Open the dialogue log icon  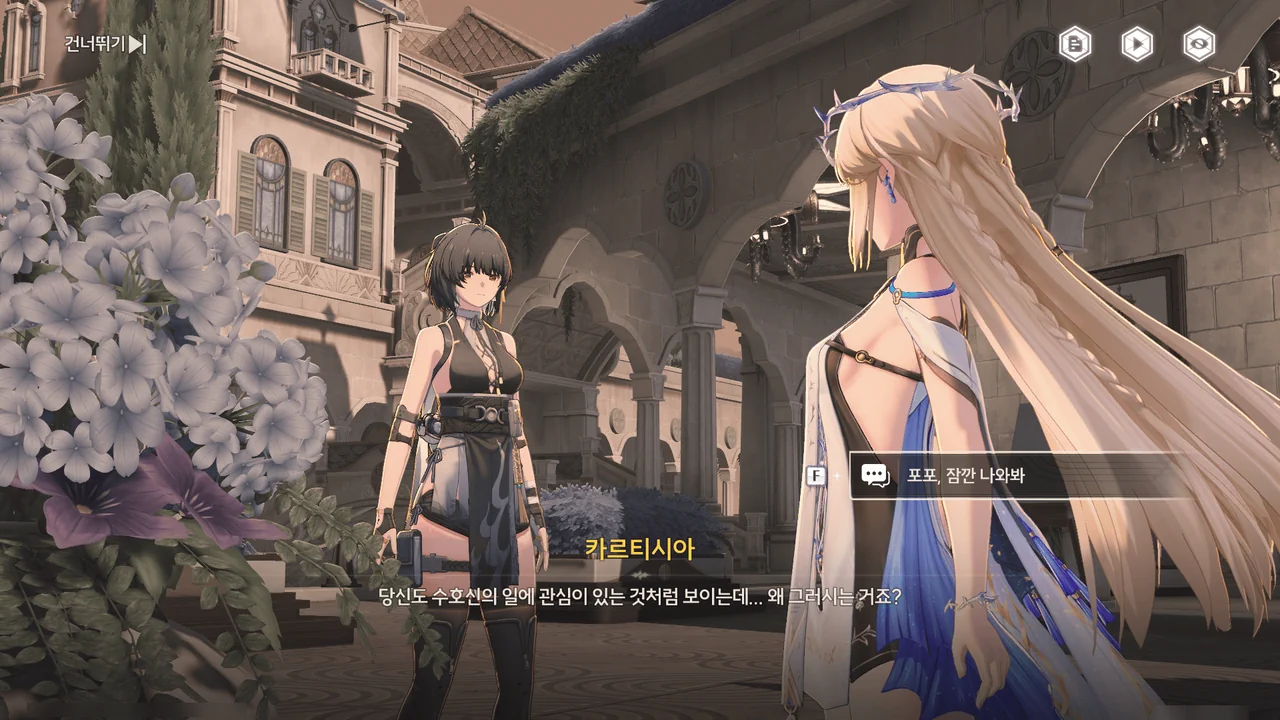(1075, 44)
